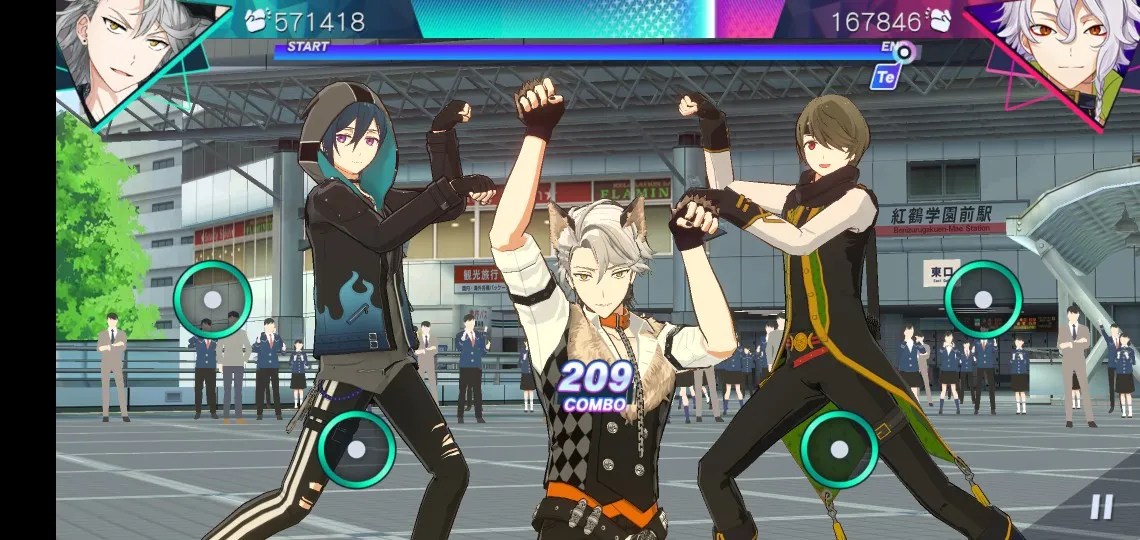The height and width of the screenshot is (540, 1140).
Task: Tap the note circle below the station exit sign
Action: (983, 299)
